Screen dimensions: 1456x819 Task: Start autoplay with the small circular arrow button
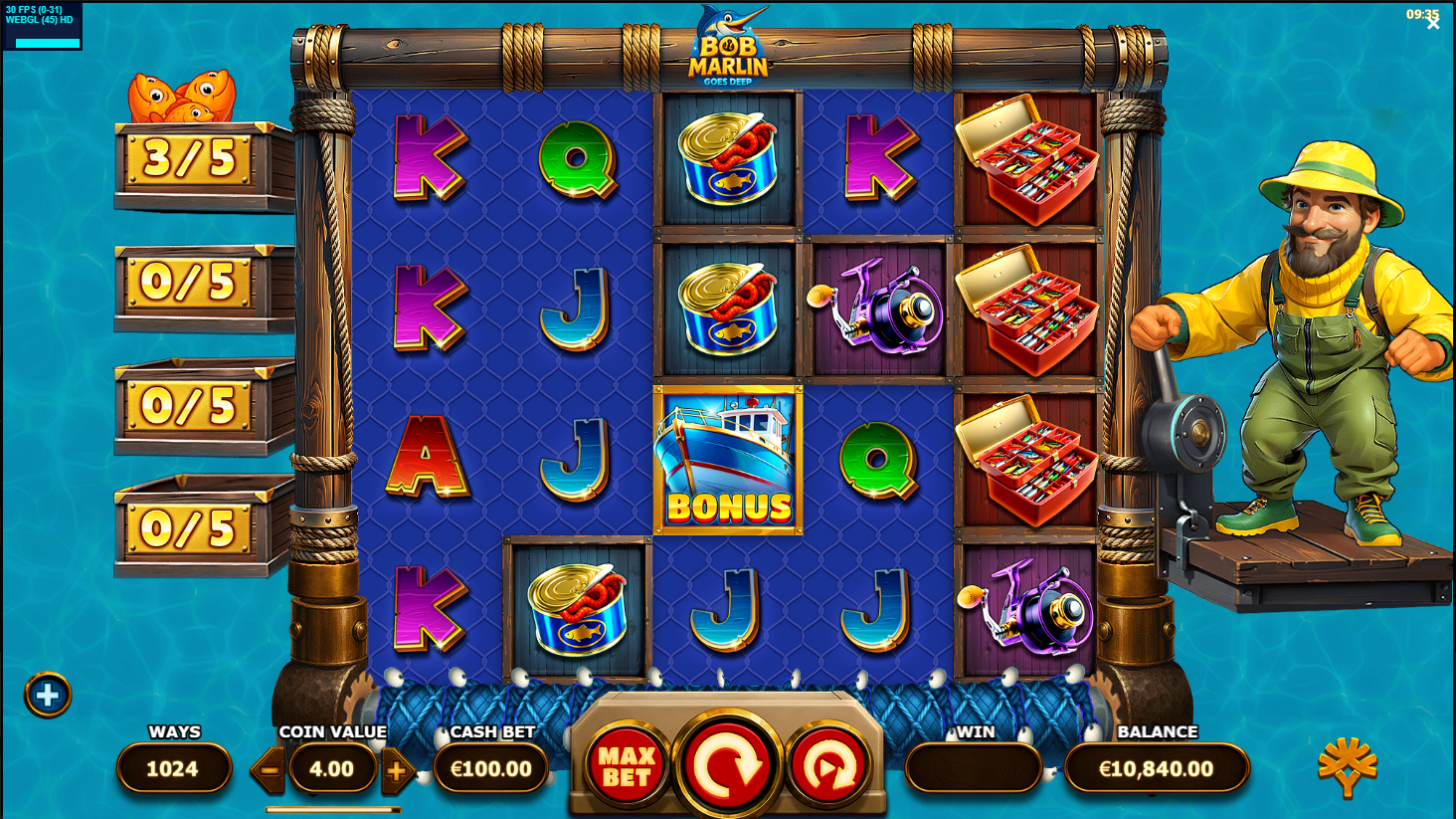pyautogui.click(x=828, y=766)
